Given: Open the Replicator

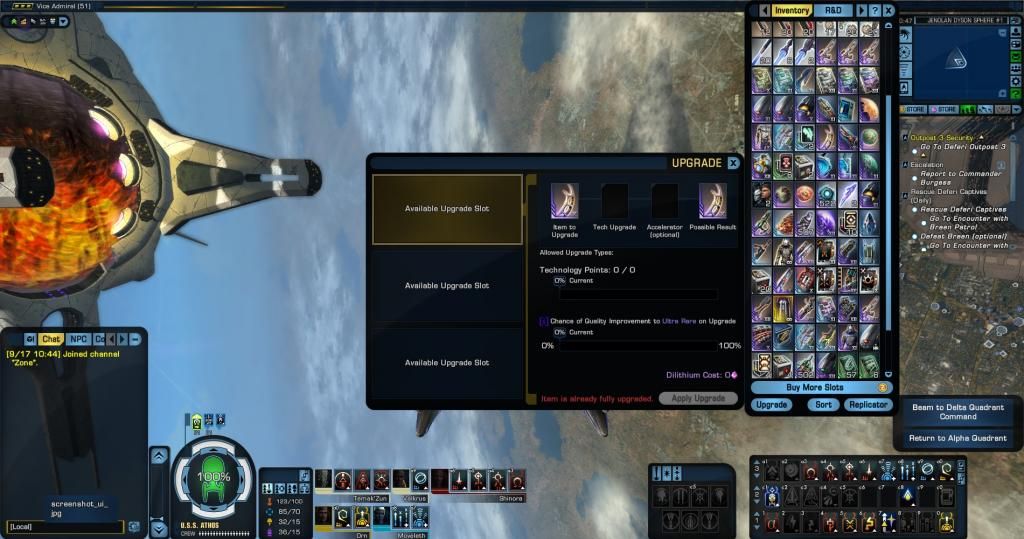Looking at the screenshot, I should [868, 405].
